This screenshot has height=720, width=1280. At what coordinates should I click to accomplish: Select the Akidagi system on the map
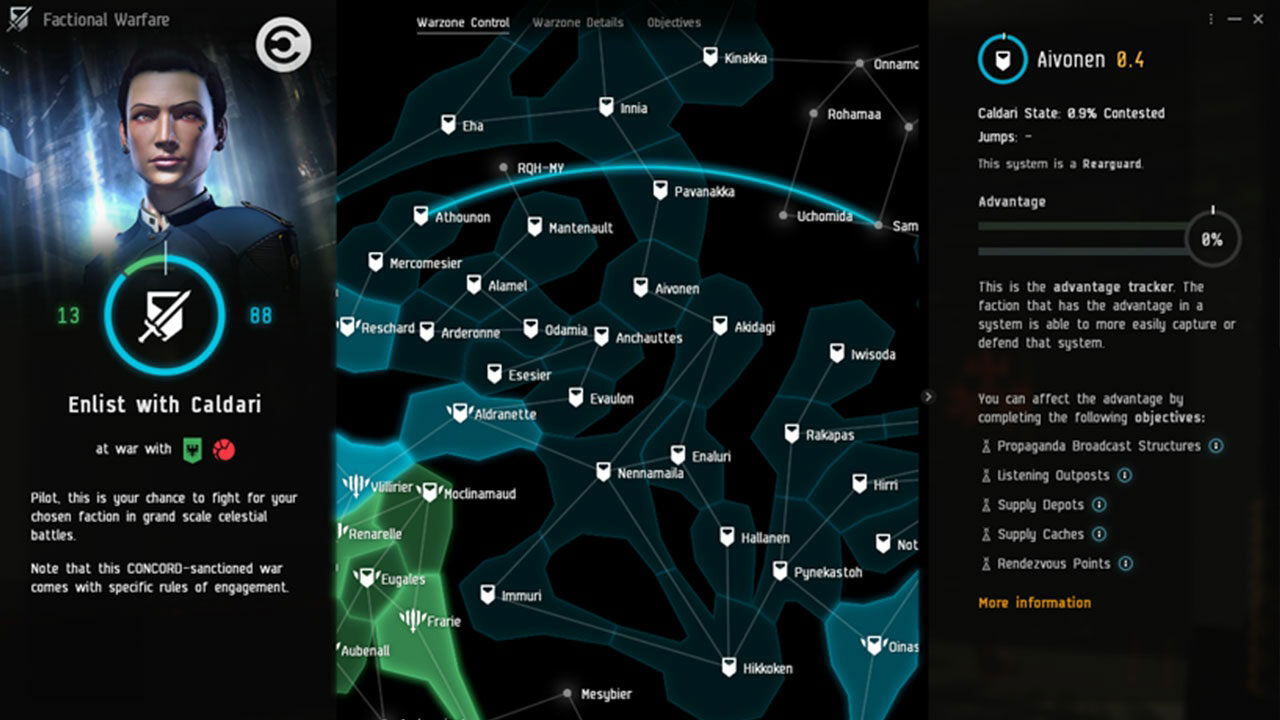pos(720,325)
